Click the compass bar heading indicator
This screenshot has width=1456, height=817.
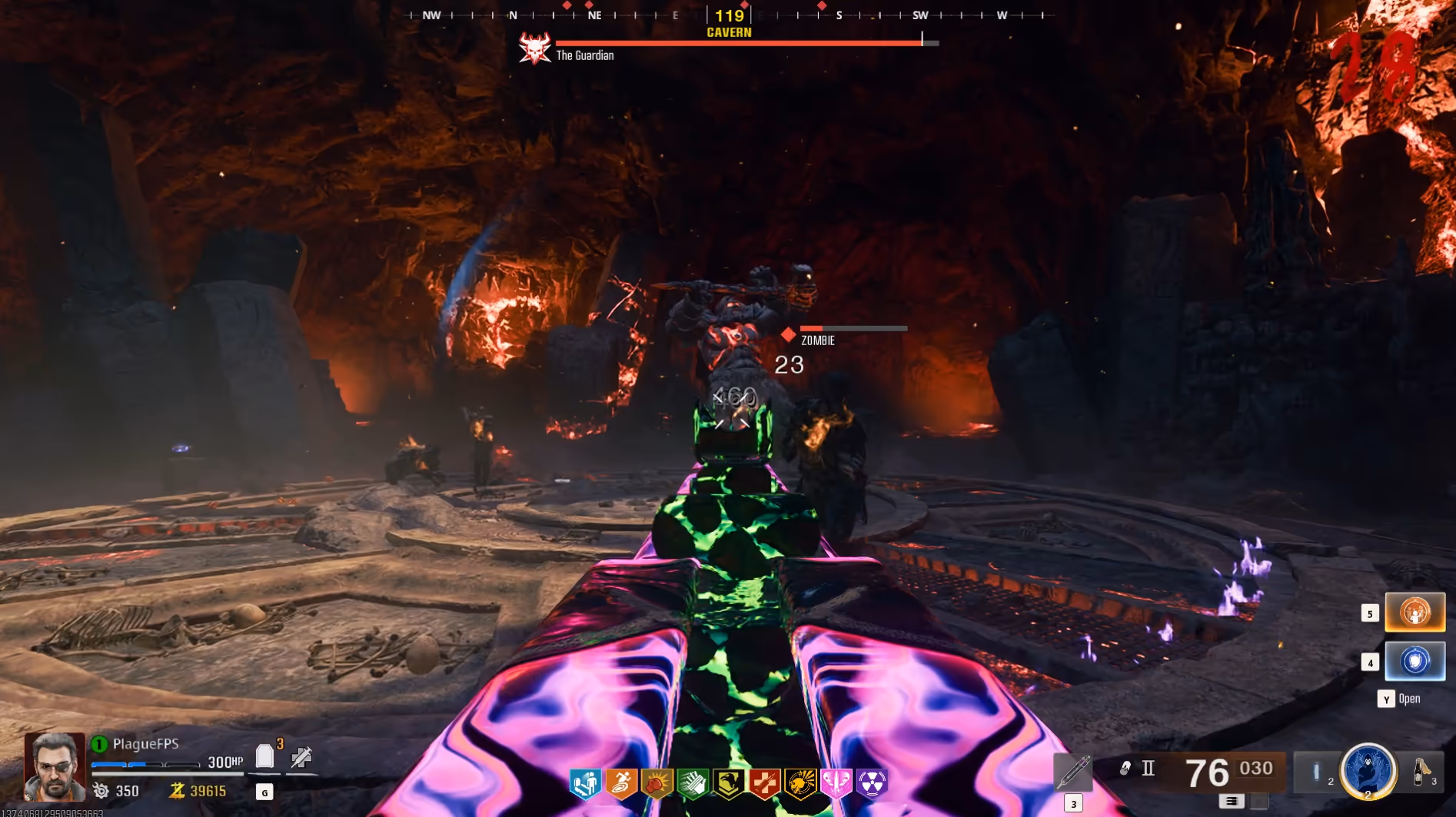729,15
